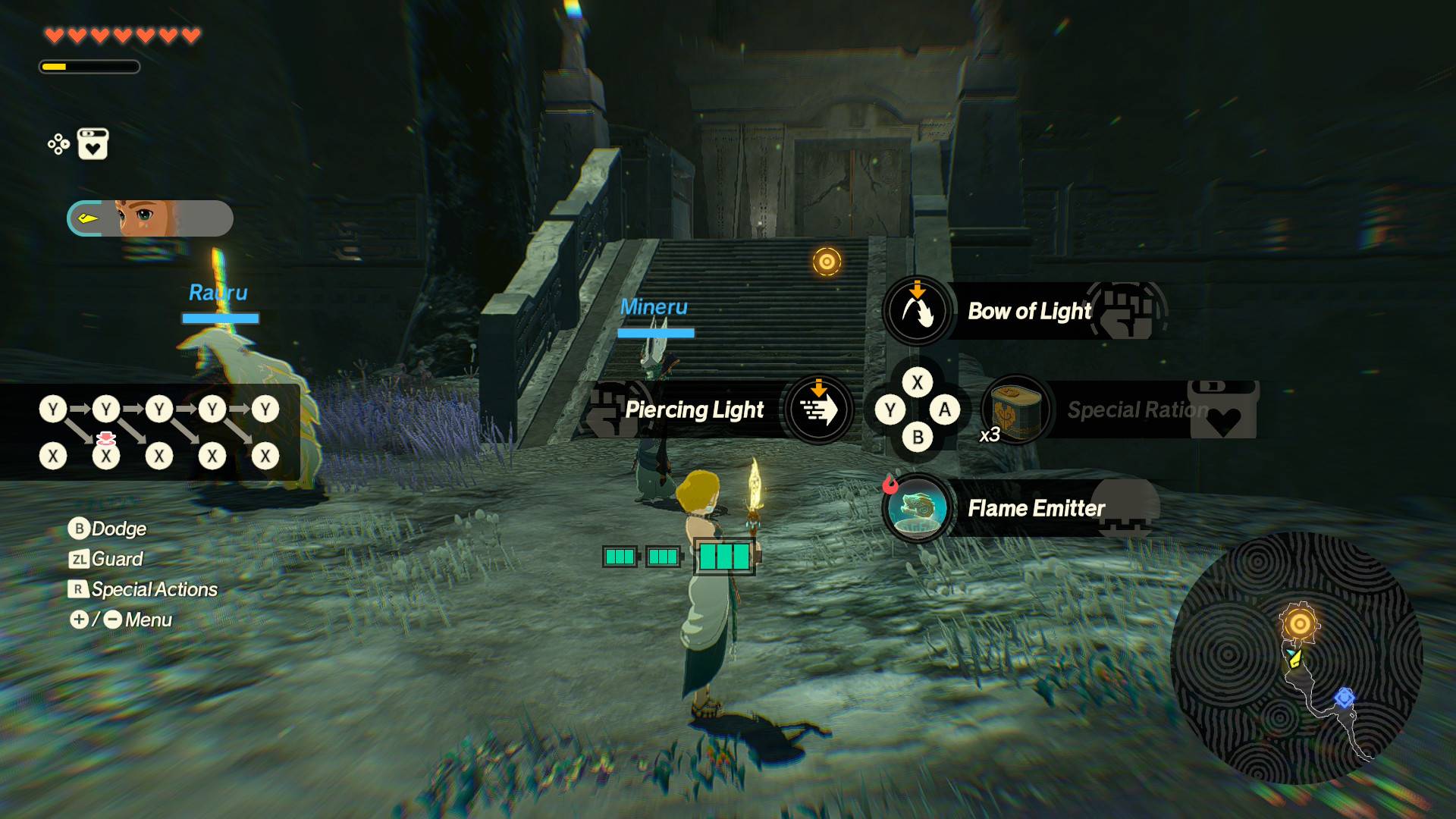Select the Bow of Light ability

point(918,311)
